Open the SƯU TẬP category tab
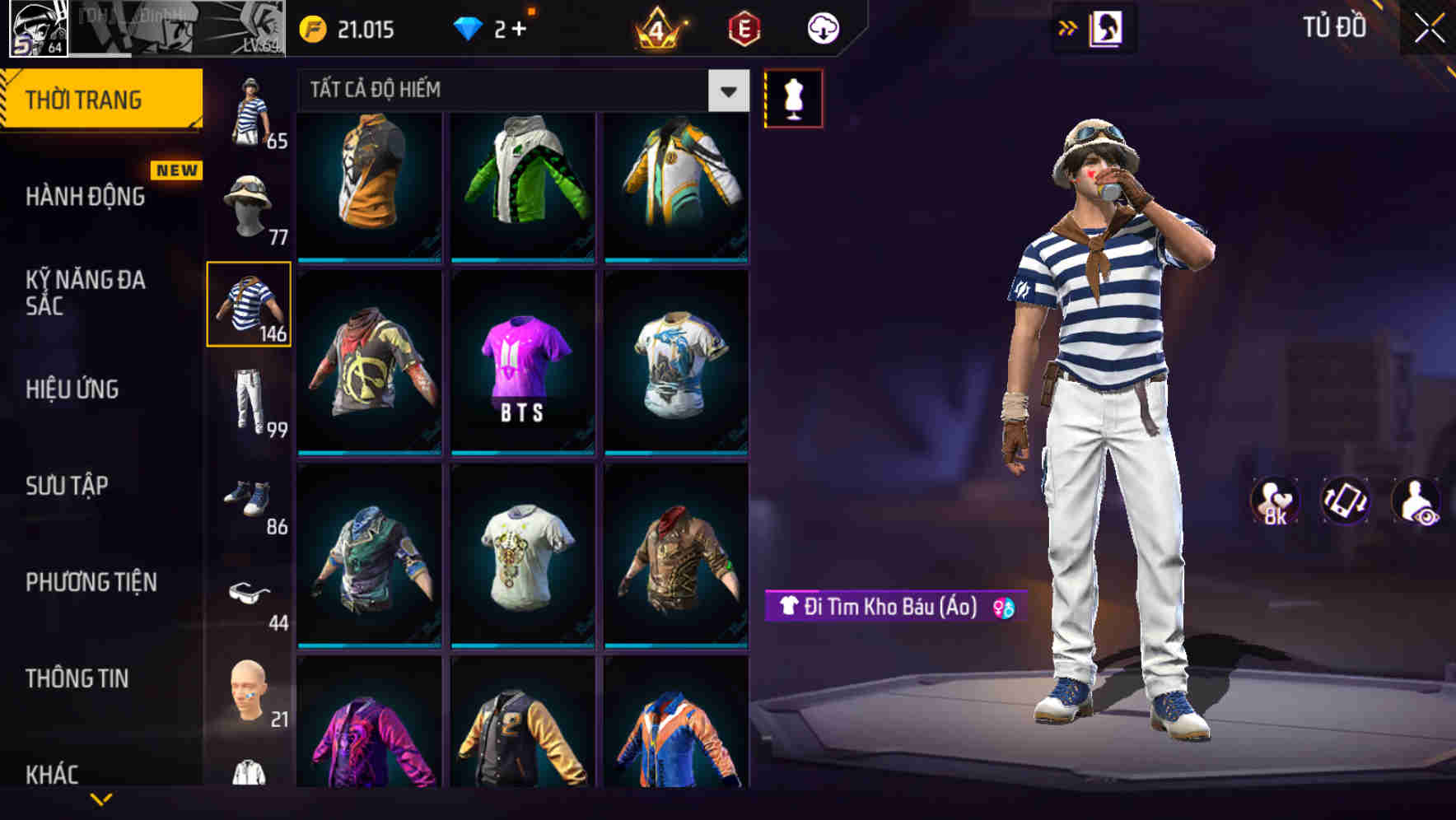Viewport: 1456px width, 820px height. point(66,487)
